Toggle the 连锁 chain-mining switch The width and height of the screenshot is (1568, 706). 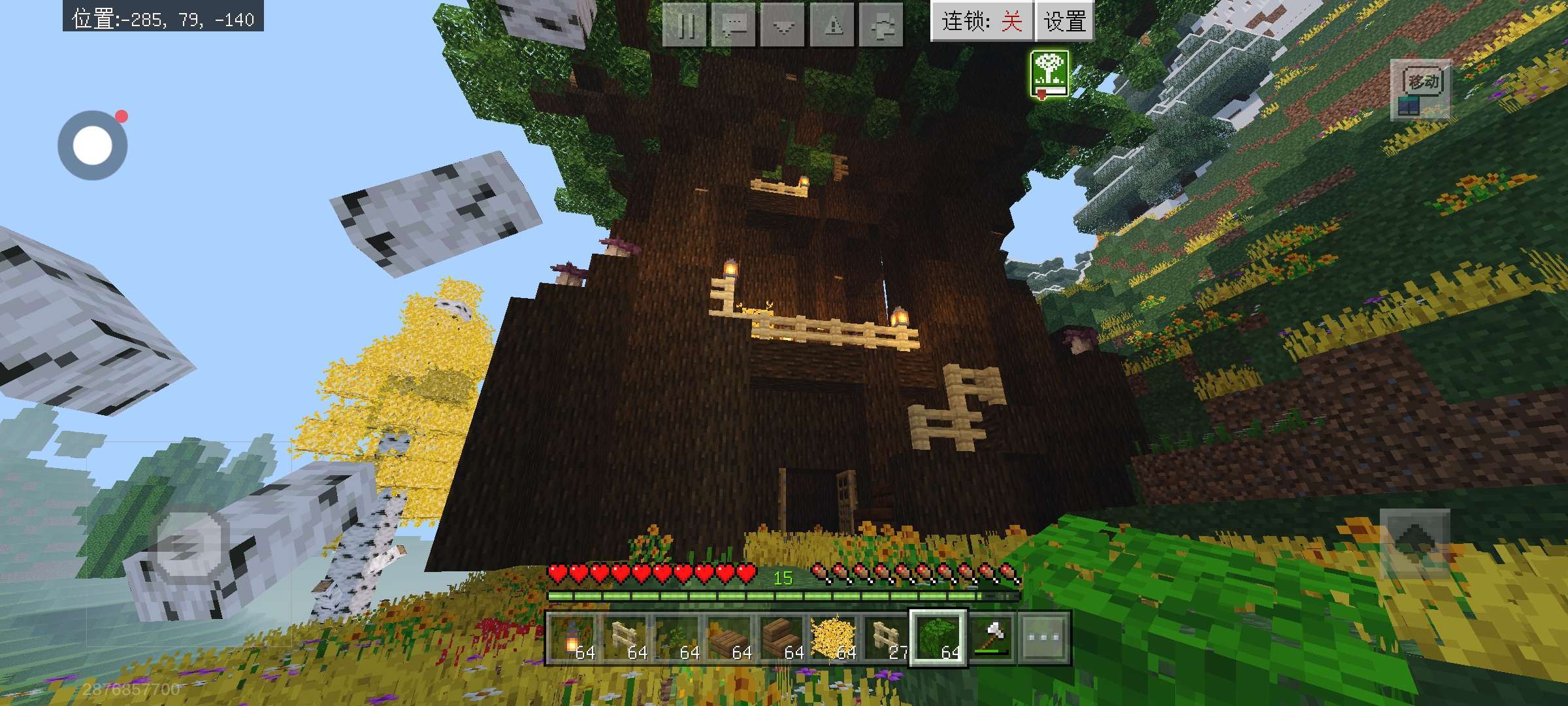[981, 22]
